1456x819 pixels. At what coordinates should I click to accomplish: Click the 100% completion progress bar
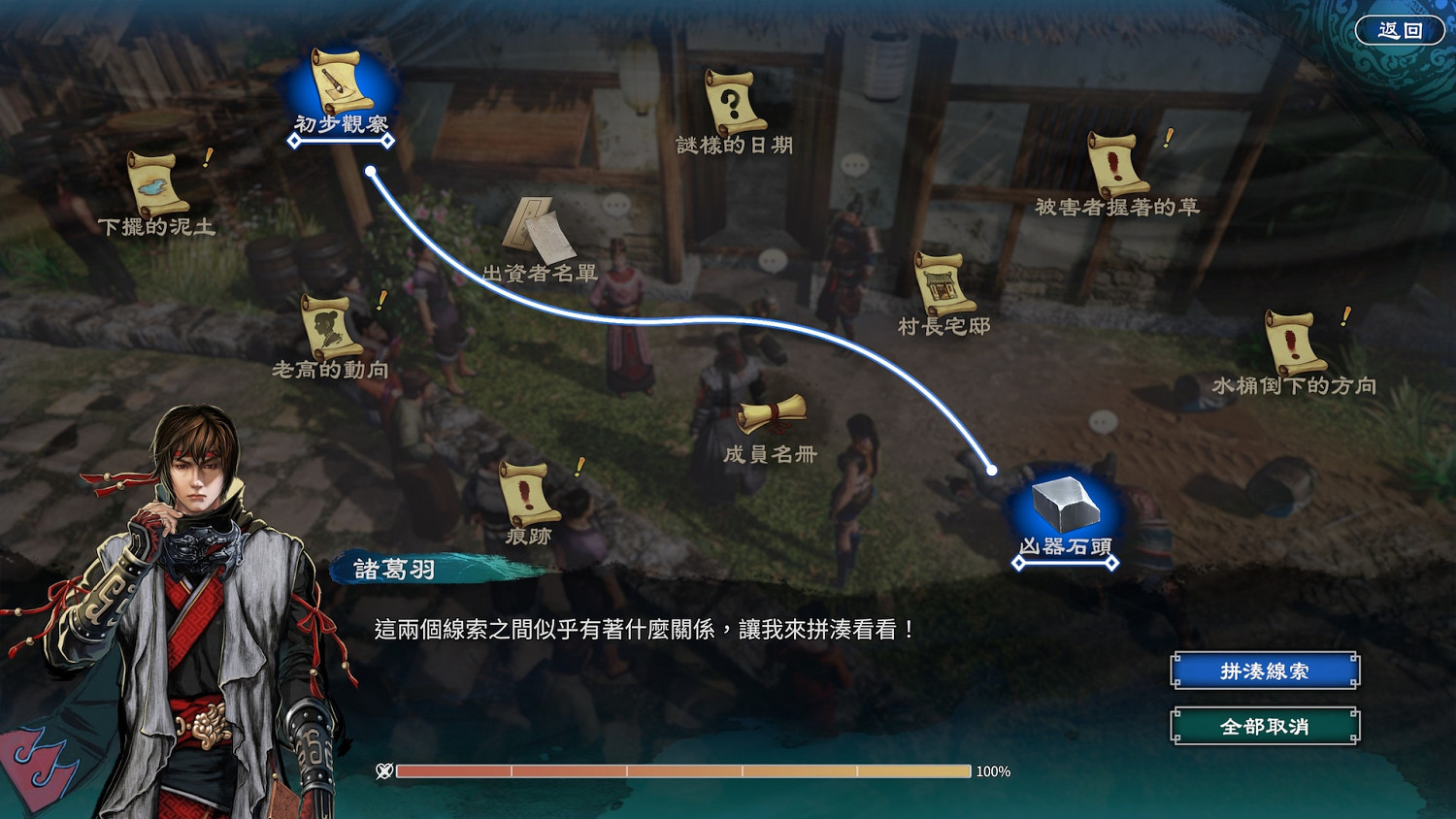click(x=679, y=772)
